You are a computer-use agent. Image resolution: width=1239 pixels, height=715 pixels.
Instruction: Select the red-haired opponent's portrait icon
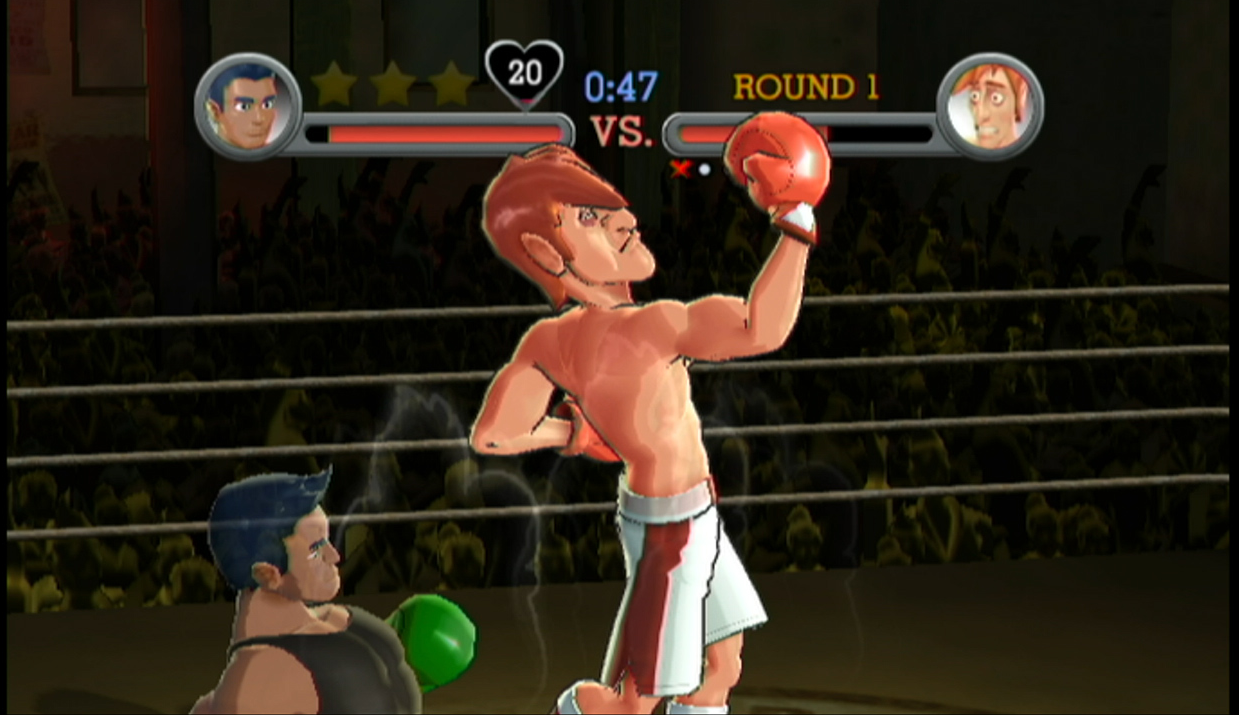(990, 106)
